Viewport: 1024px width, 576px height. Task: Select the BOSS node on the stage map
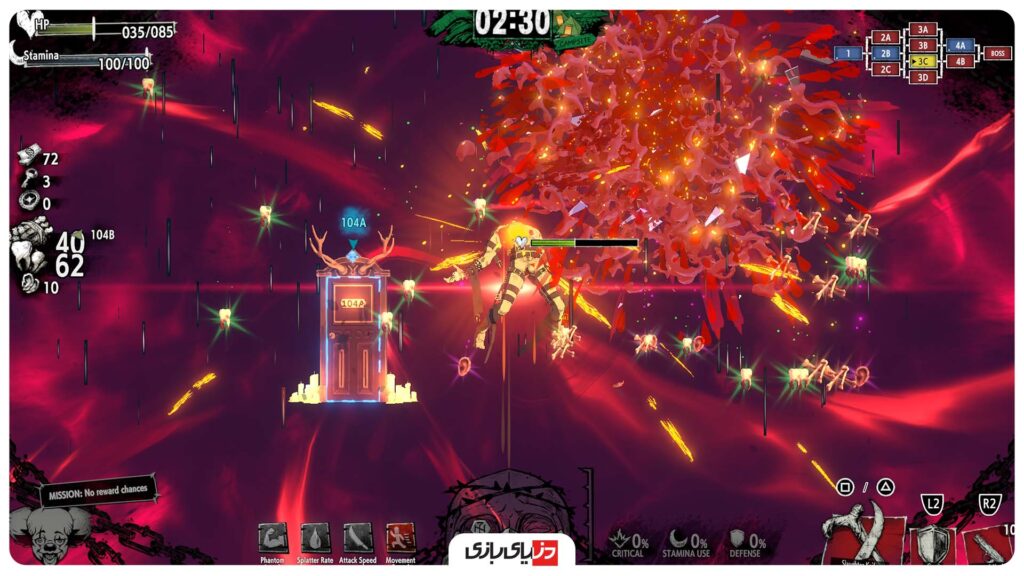[996, 53]
